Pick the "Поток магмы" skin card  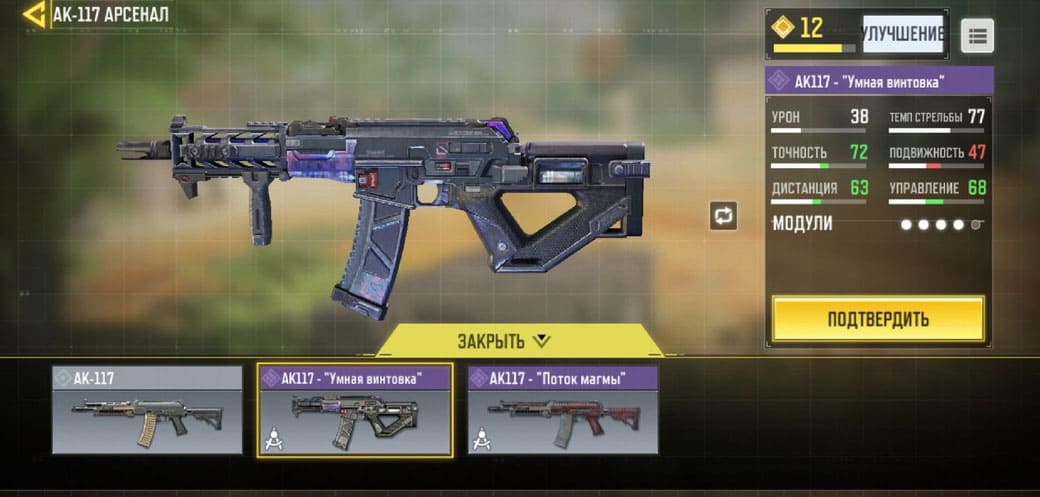coord(563,410)
